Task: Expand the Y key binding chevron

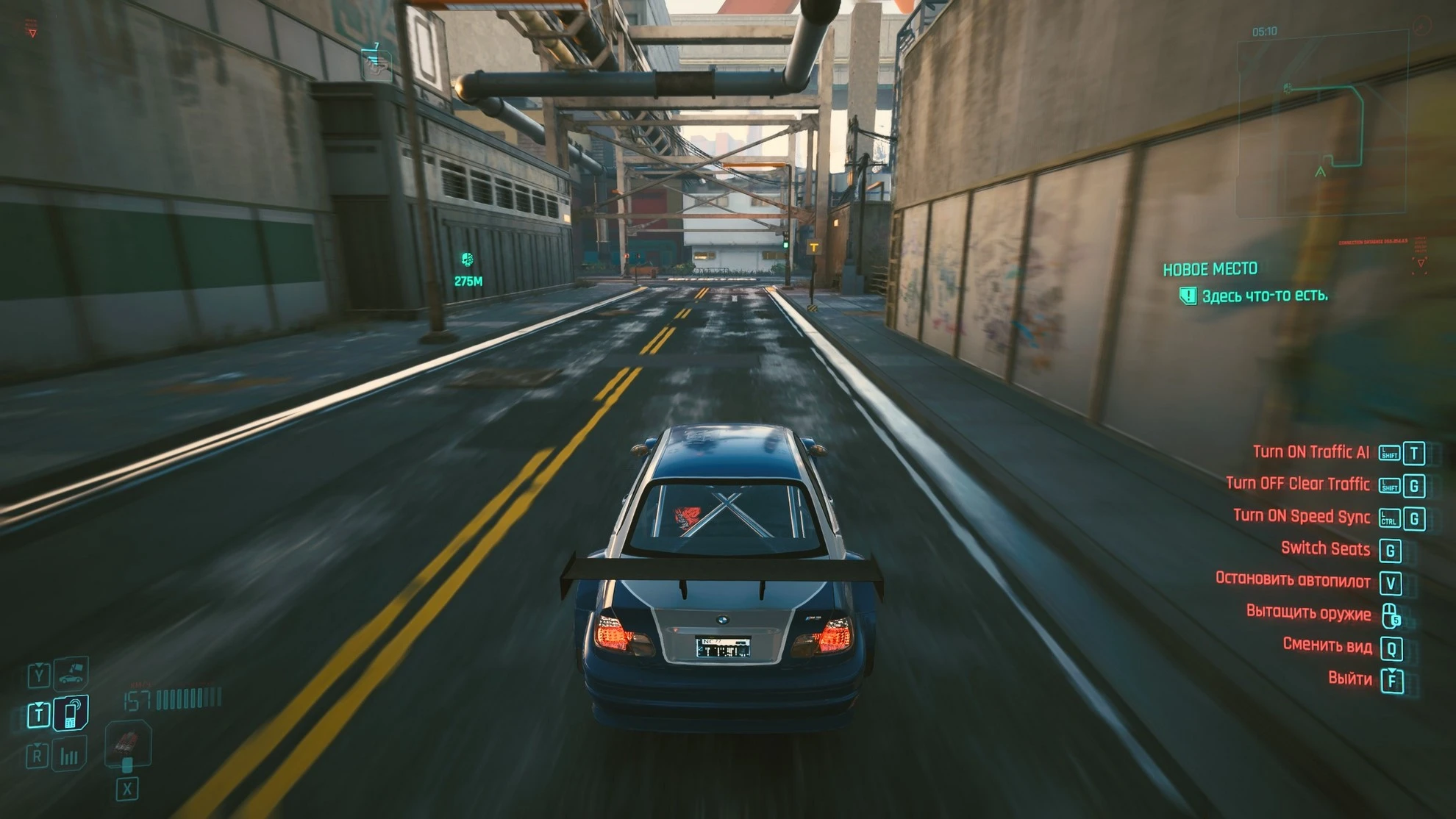Action: point(39,665)
